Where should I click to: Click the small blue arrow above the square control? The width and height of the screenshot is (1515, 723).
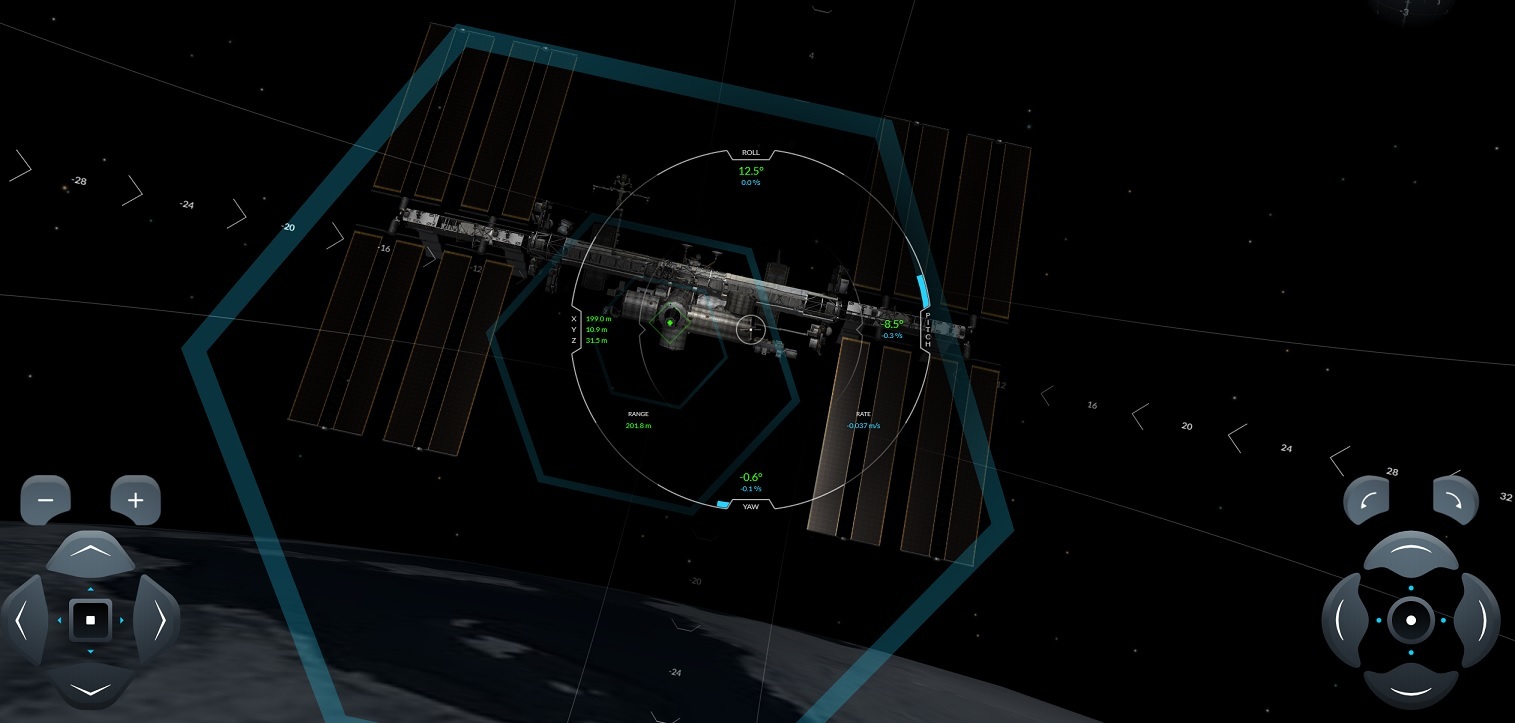coord(91,591)
